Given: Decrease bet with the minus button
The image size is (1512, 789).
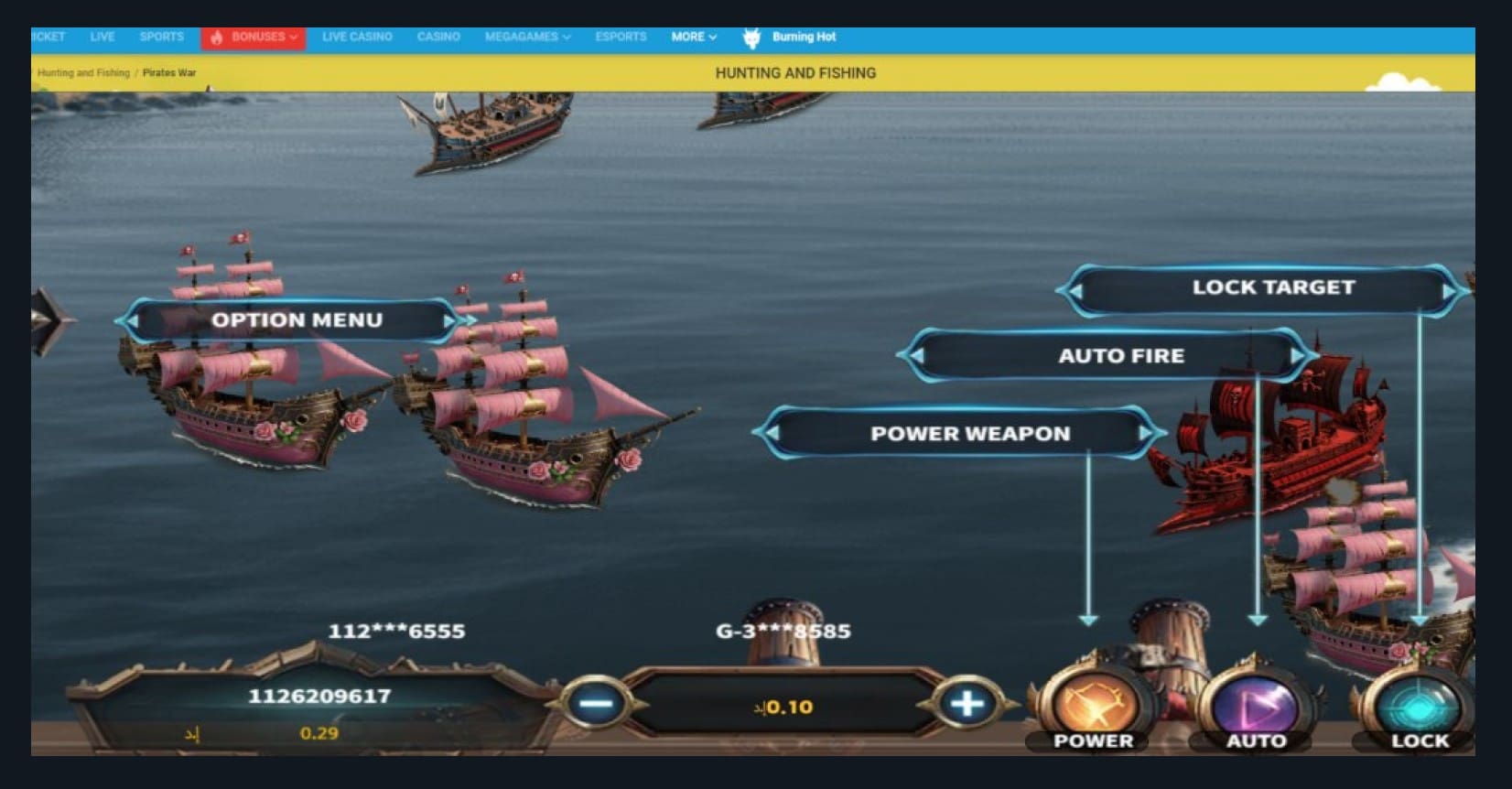Looking at the screenshot, I should [597, 704].
